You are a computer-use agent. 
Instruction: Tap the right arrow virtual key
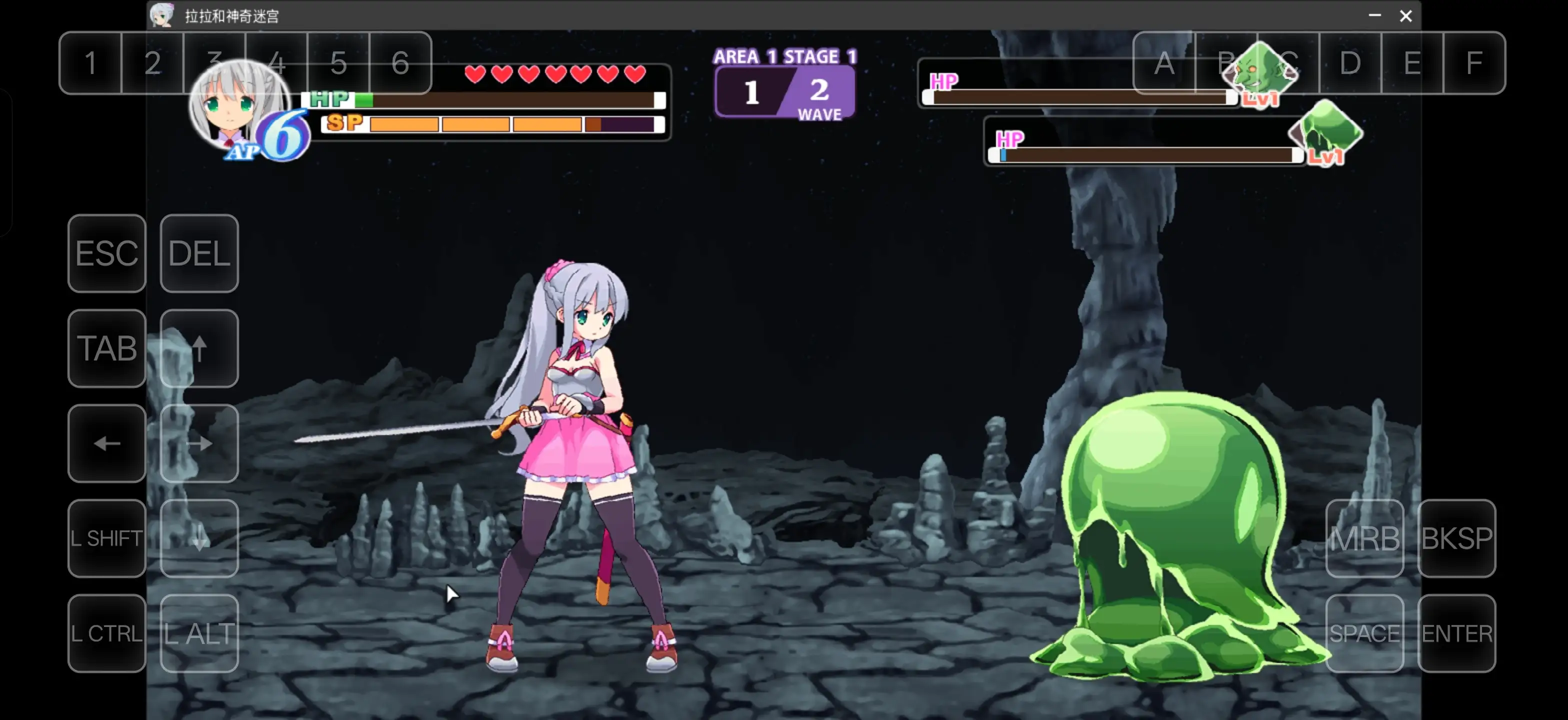click(x=199, y=443)
